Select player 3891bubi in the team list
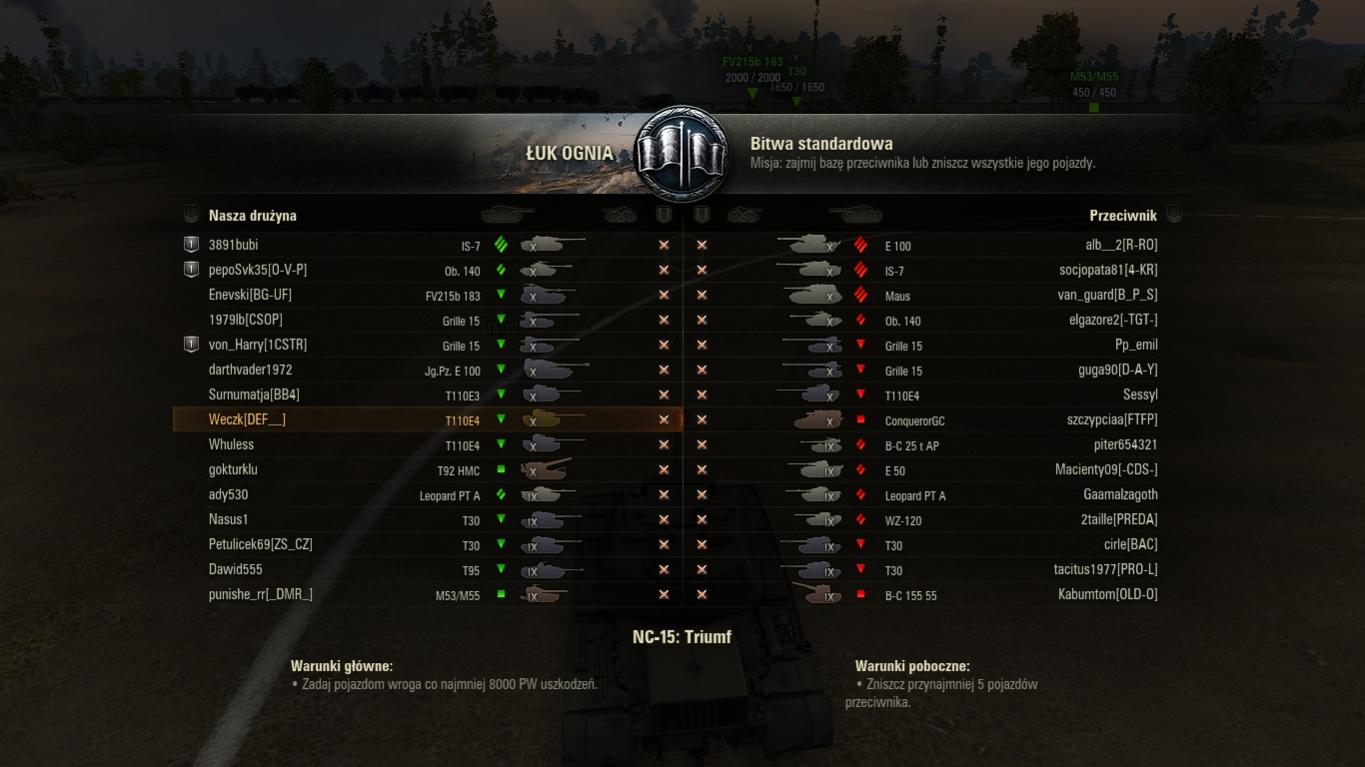Screen dimensions: 1365x767 tap(233, 245)
